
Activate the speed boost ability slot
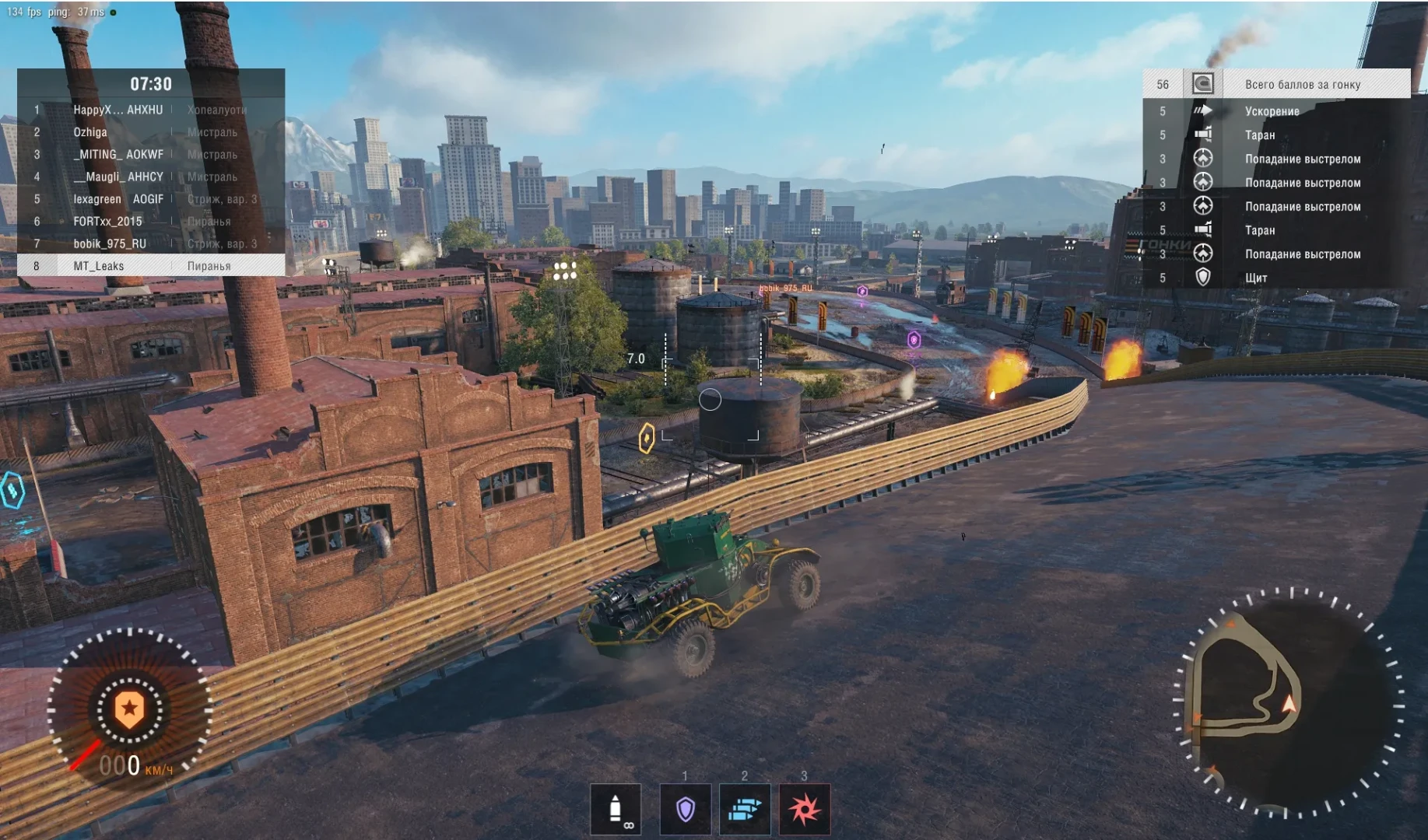click(745, 810)
